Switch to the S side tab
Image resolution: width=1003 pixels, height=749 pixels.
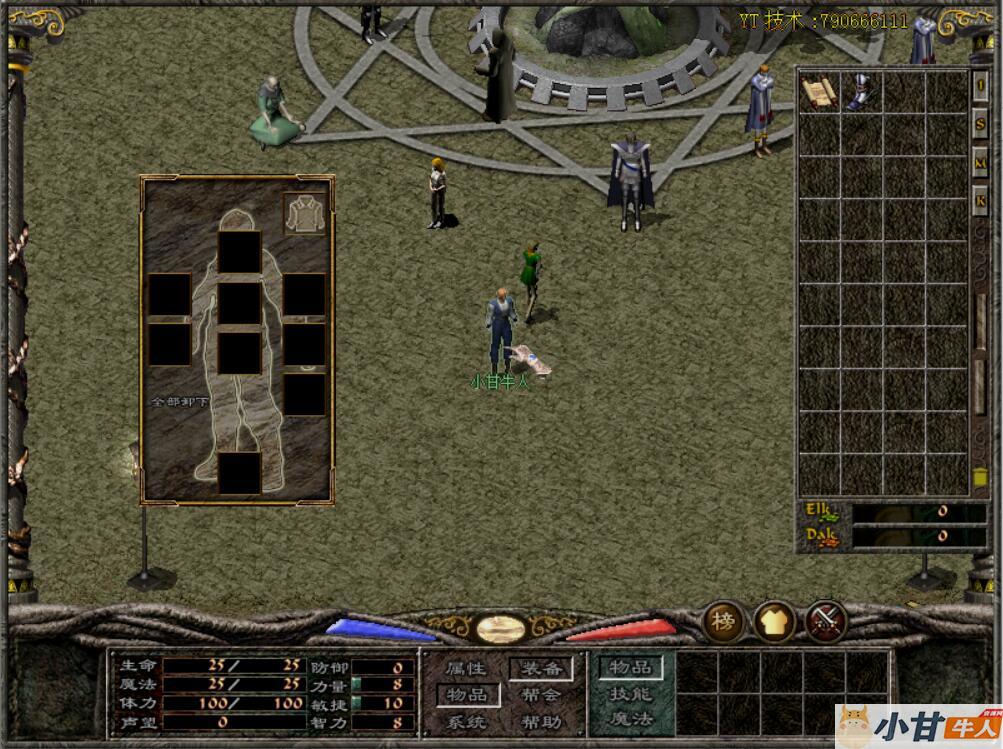tap(980, 125)
